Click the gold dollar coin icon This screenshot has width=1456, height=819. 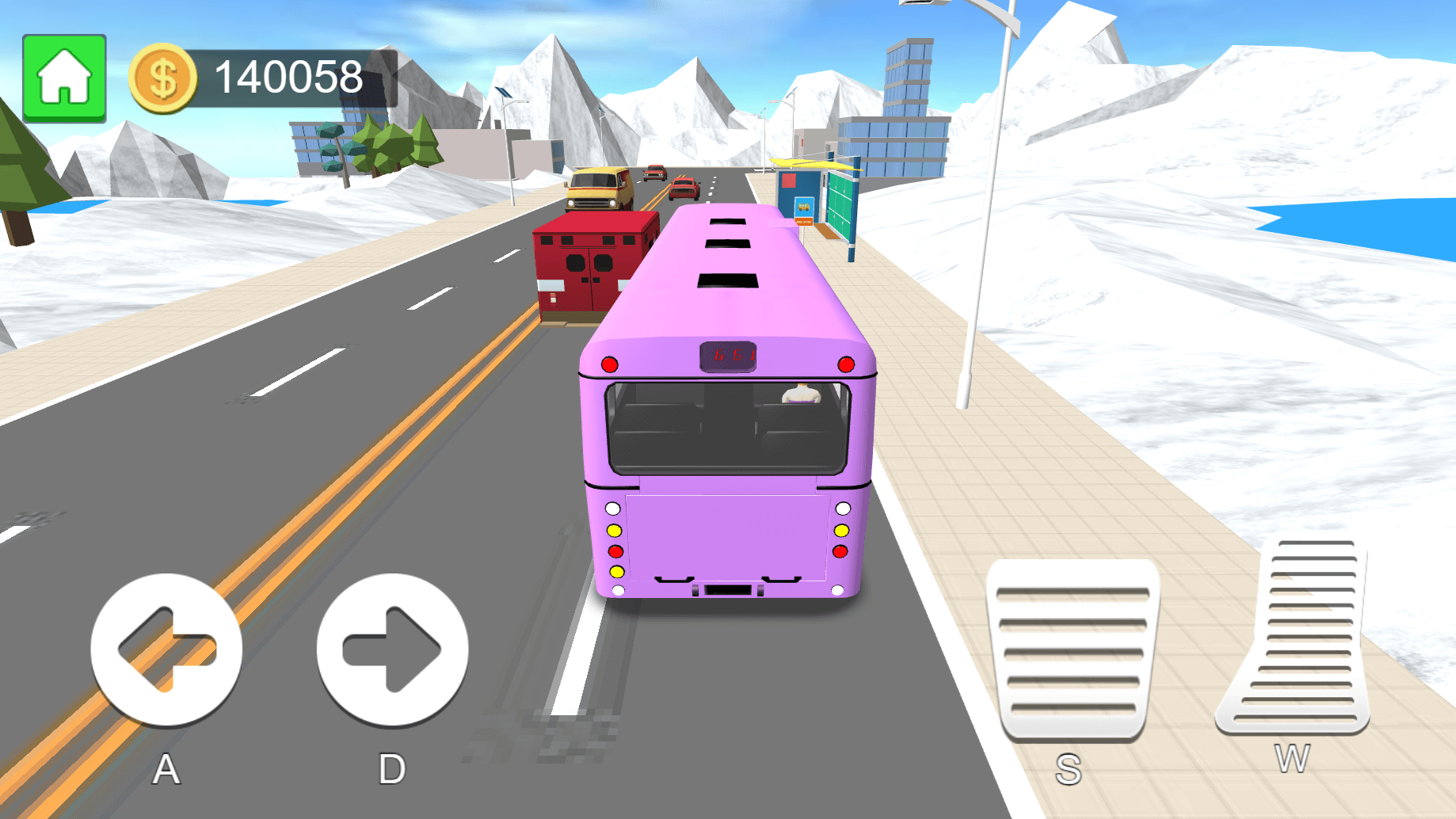click(x=162, y=77)
